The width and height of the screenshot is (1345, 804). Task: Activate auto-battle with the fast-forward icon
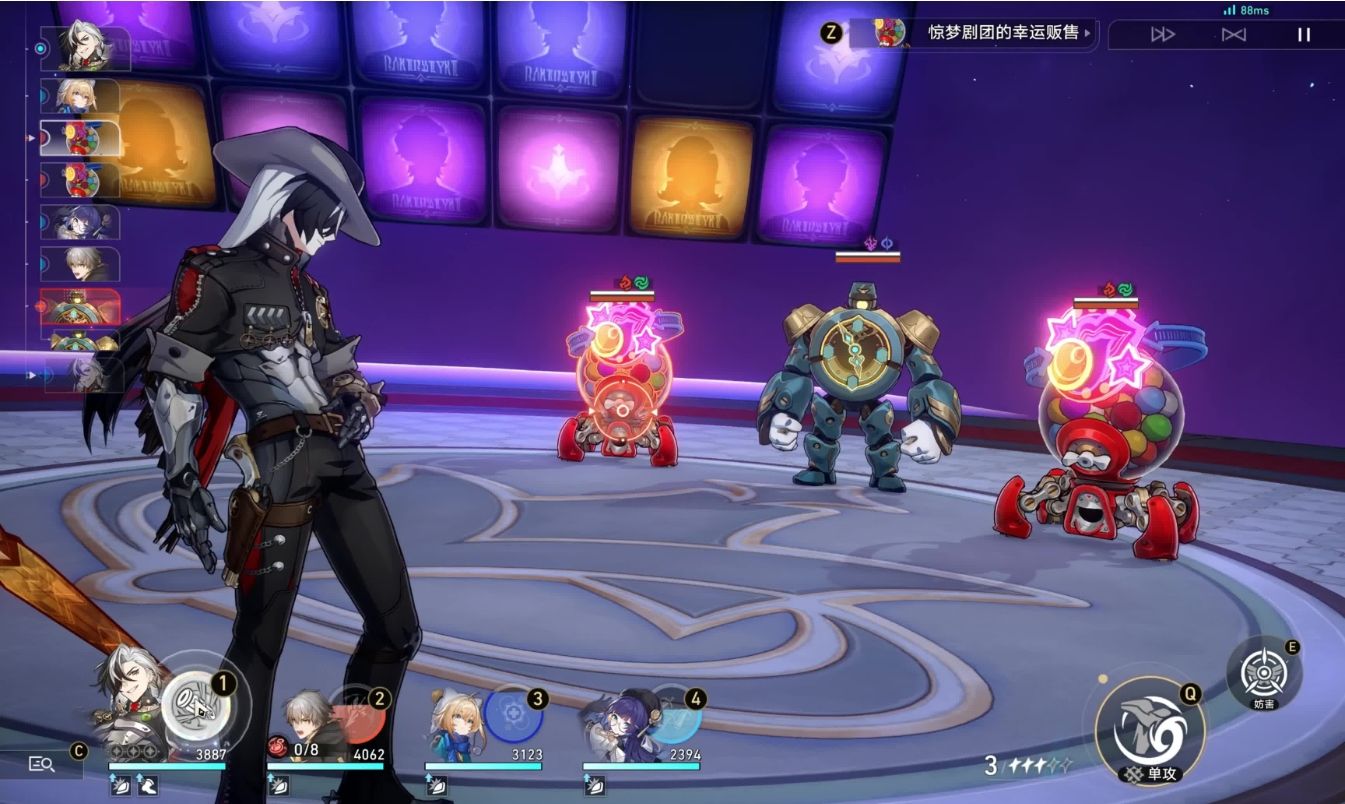tap(1162, 34)
